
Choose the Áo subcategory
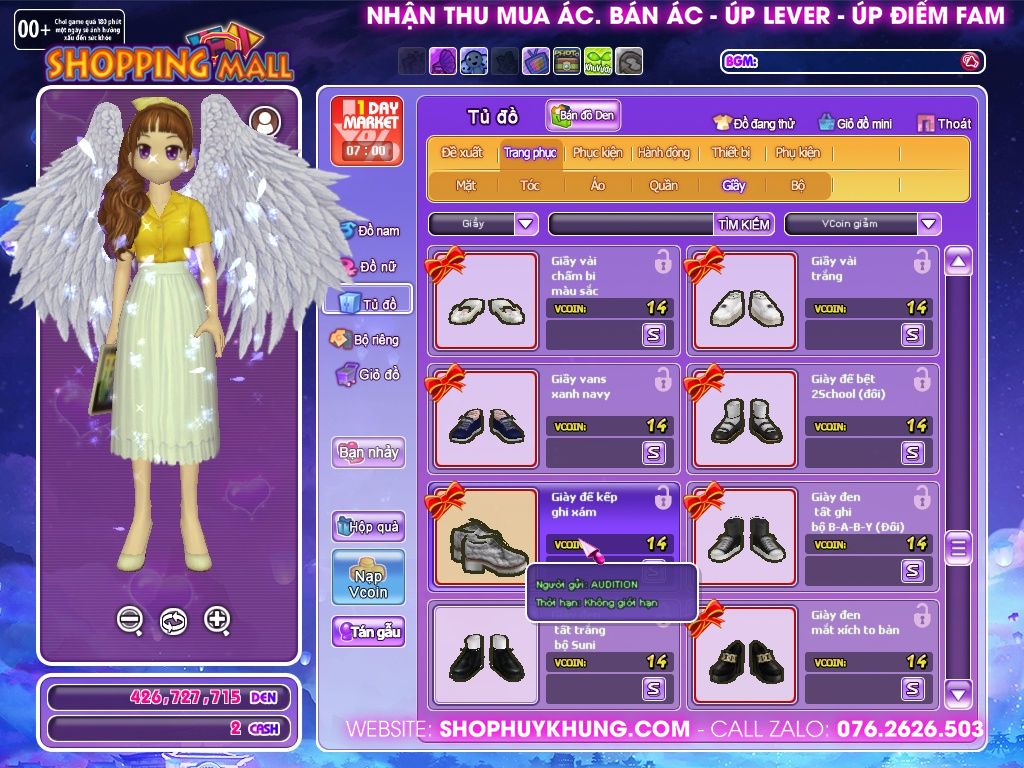tap(597, 185)
